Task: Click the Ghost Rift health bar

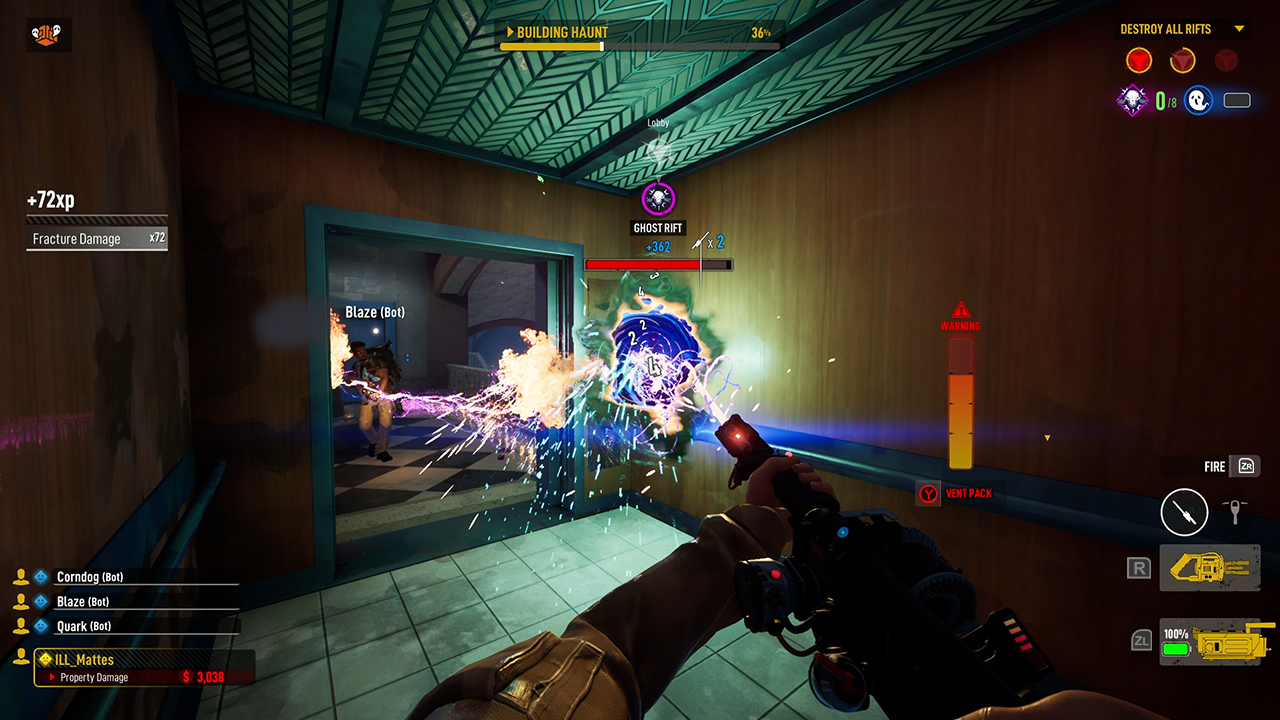Action: click(x=658, y=264)
